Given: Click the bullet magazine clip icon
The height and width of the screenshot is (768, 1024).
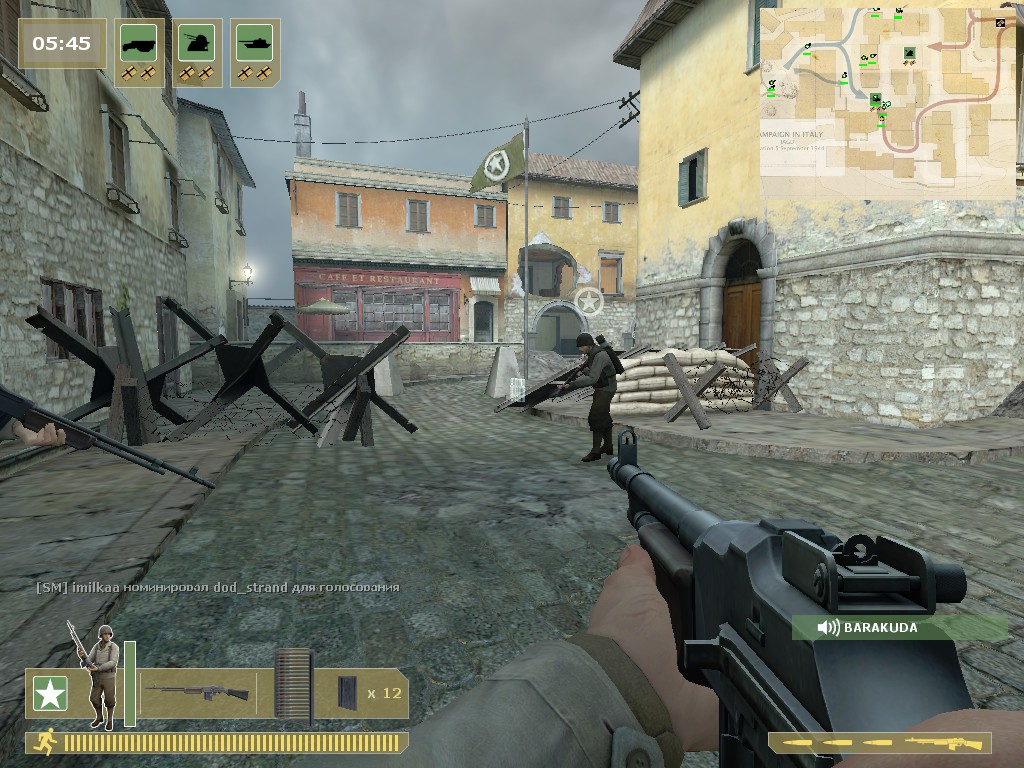Looking at the screenshot, I should (293, 686).
